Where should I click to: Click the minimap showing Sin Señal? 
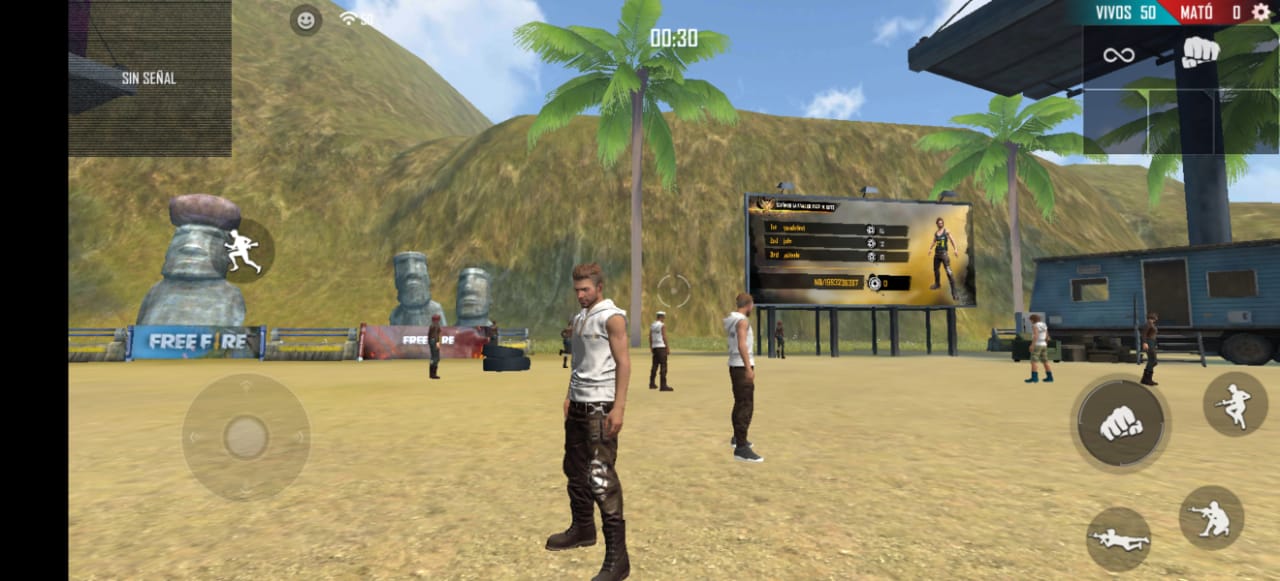[150, 78]
